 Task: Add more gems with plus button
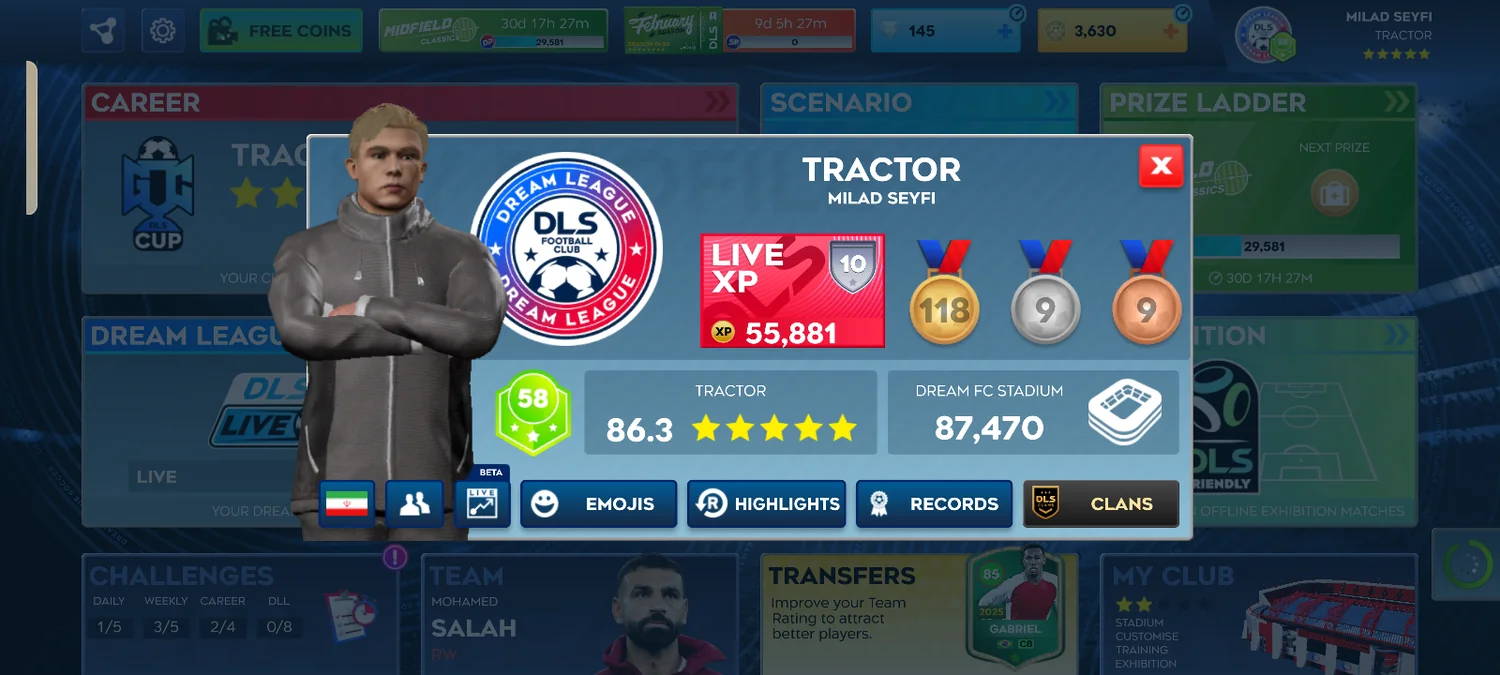click(1005, 32)
